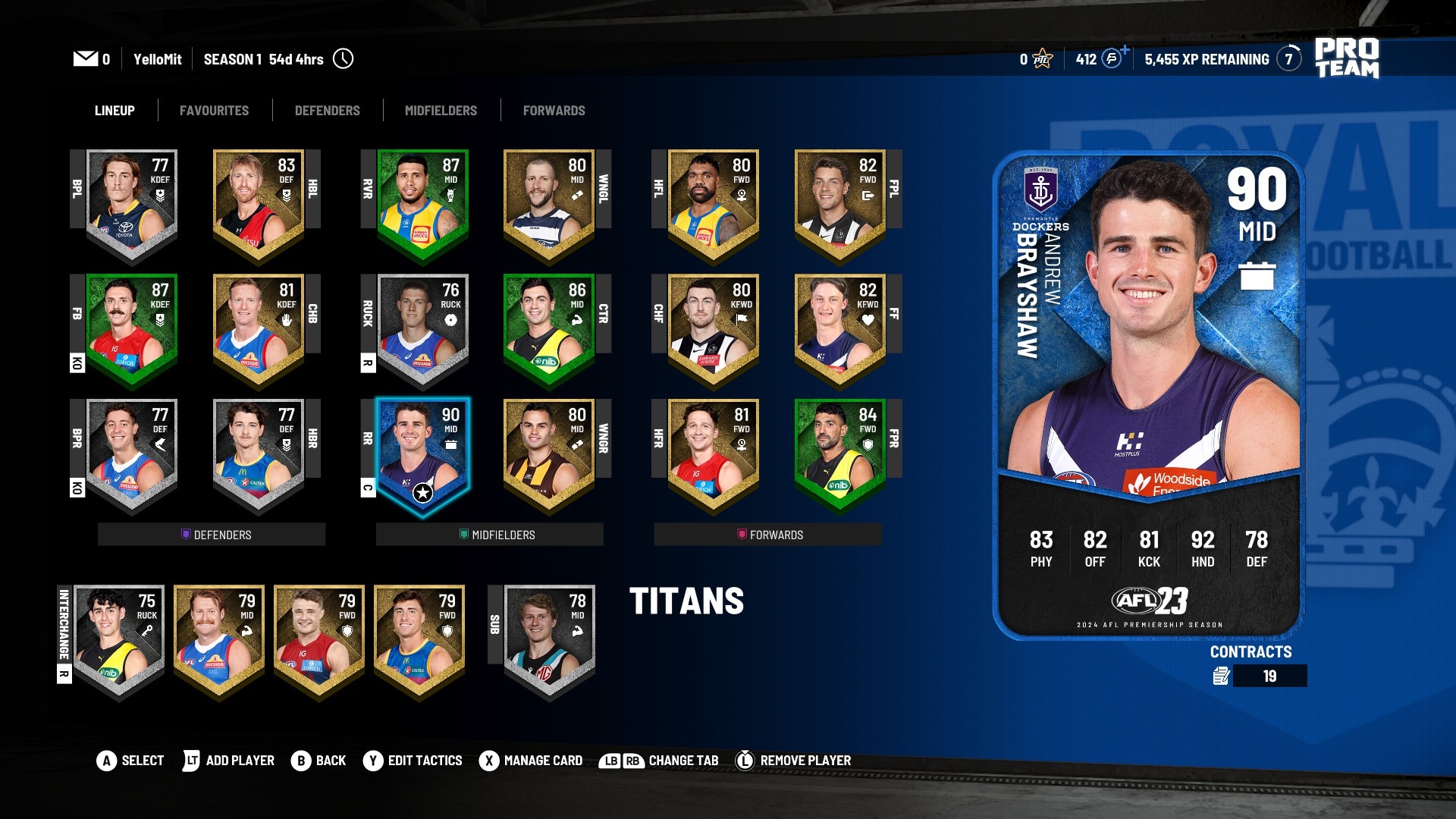The image size is (1456, 819).
Task: Open the mail envelope icon
Action: 85,59
